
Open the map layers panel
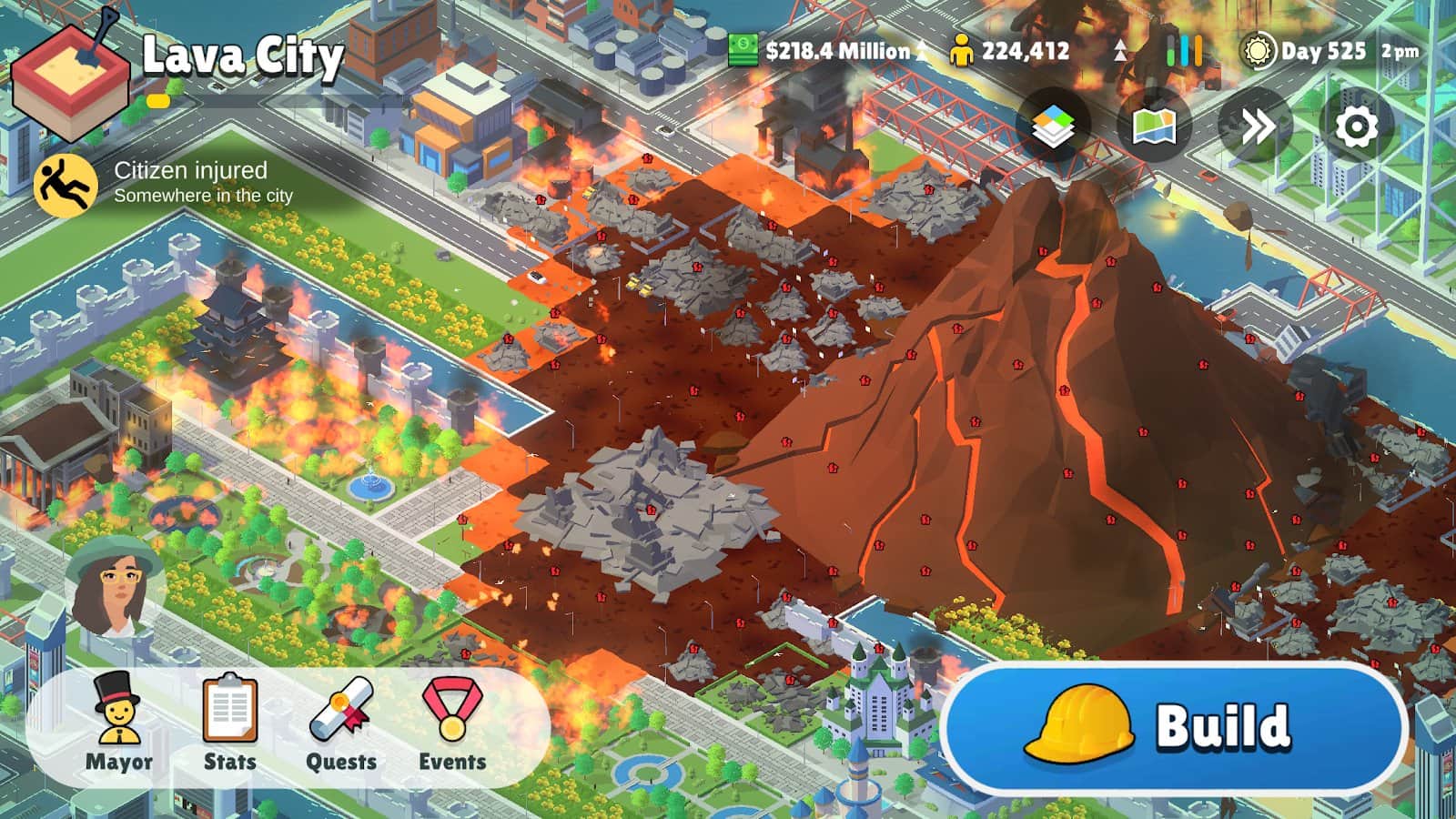[1056, 124]
